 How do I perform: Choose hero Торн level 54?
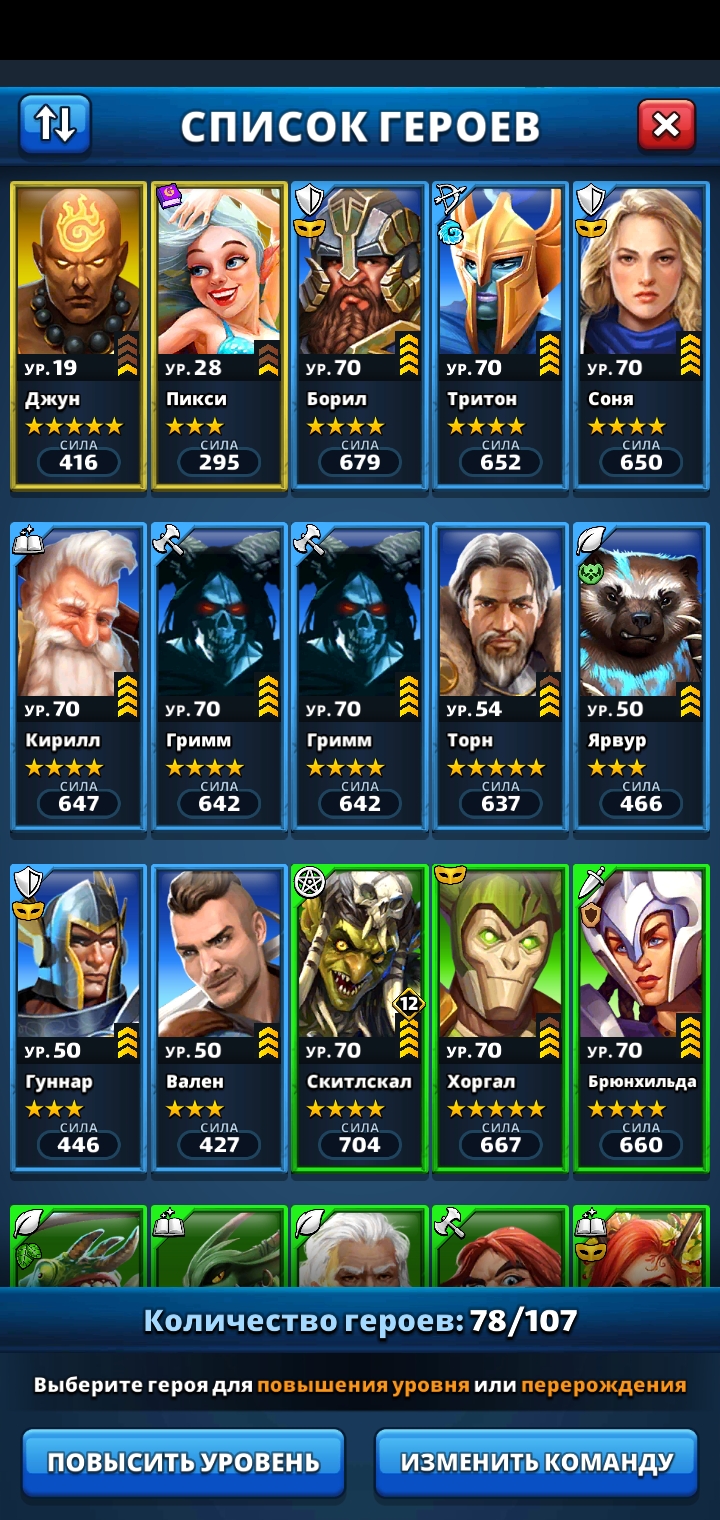(500, 677)
